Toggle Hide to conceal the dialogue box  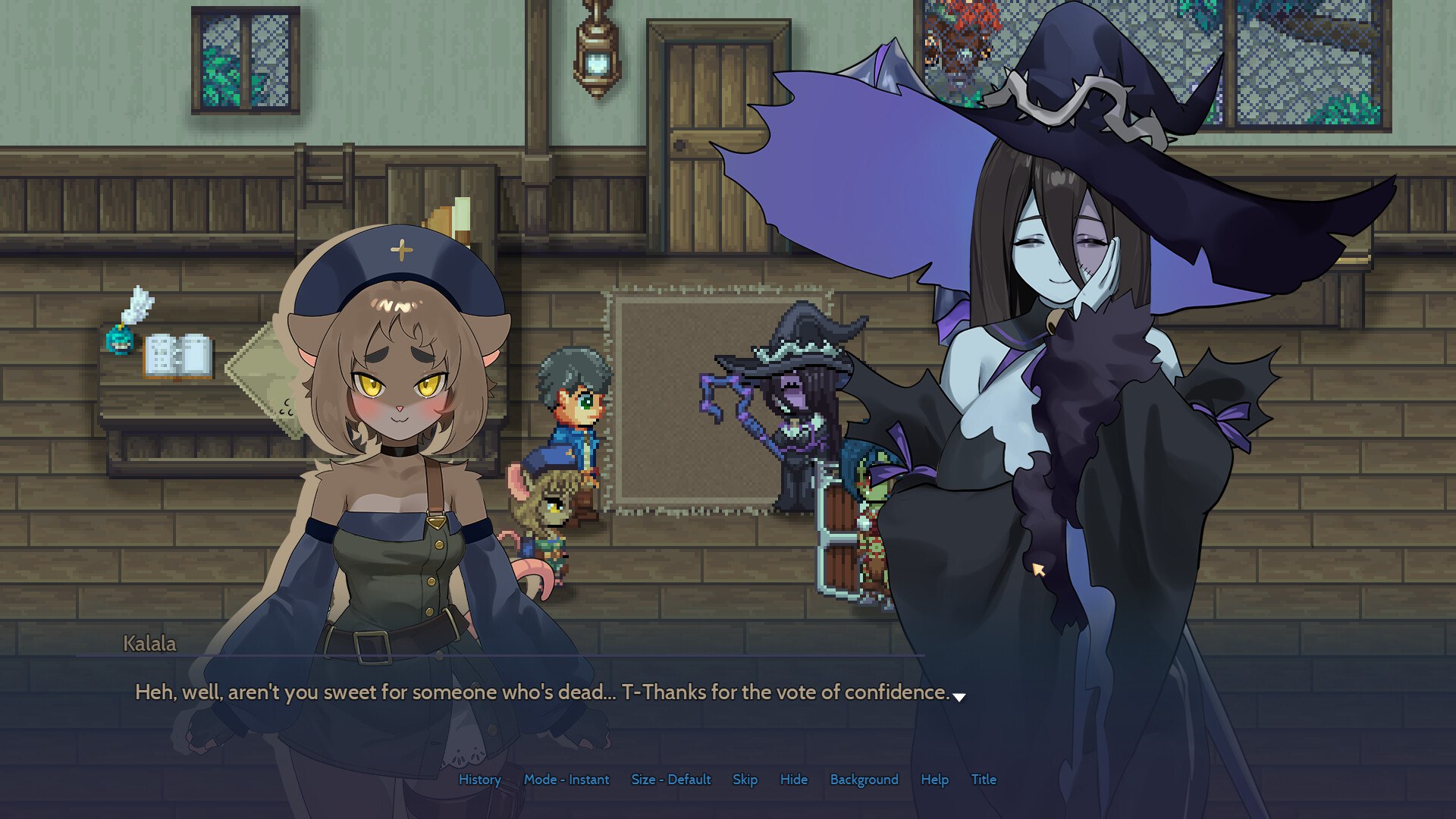[794, 780]
